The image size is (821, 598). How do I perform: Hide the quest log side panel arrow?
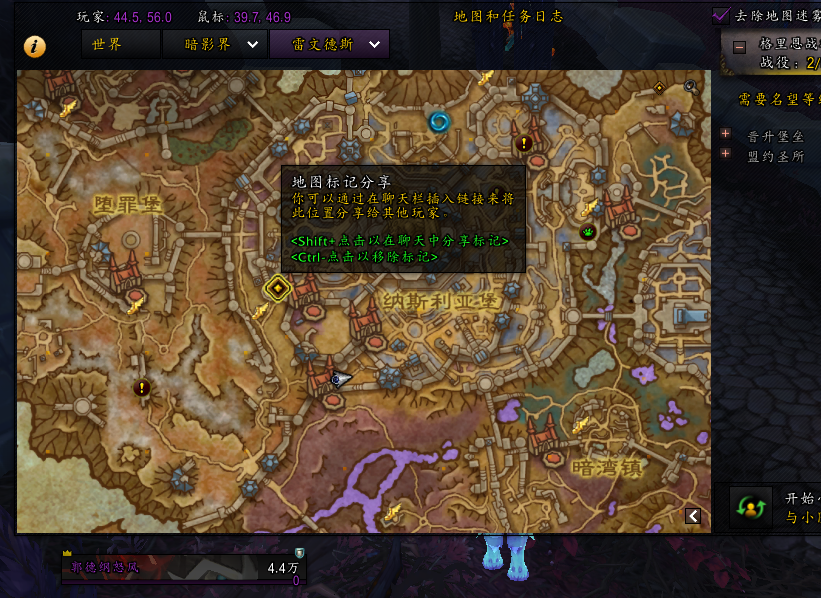pyautogui.click(x=692, y=515)
